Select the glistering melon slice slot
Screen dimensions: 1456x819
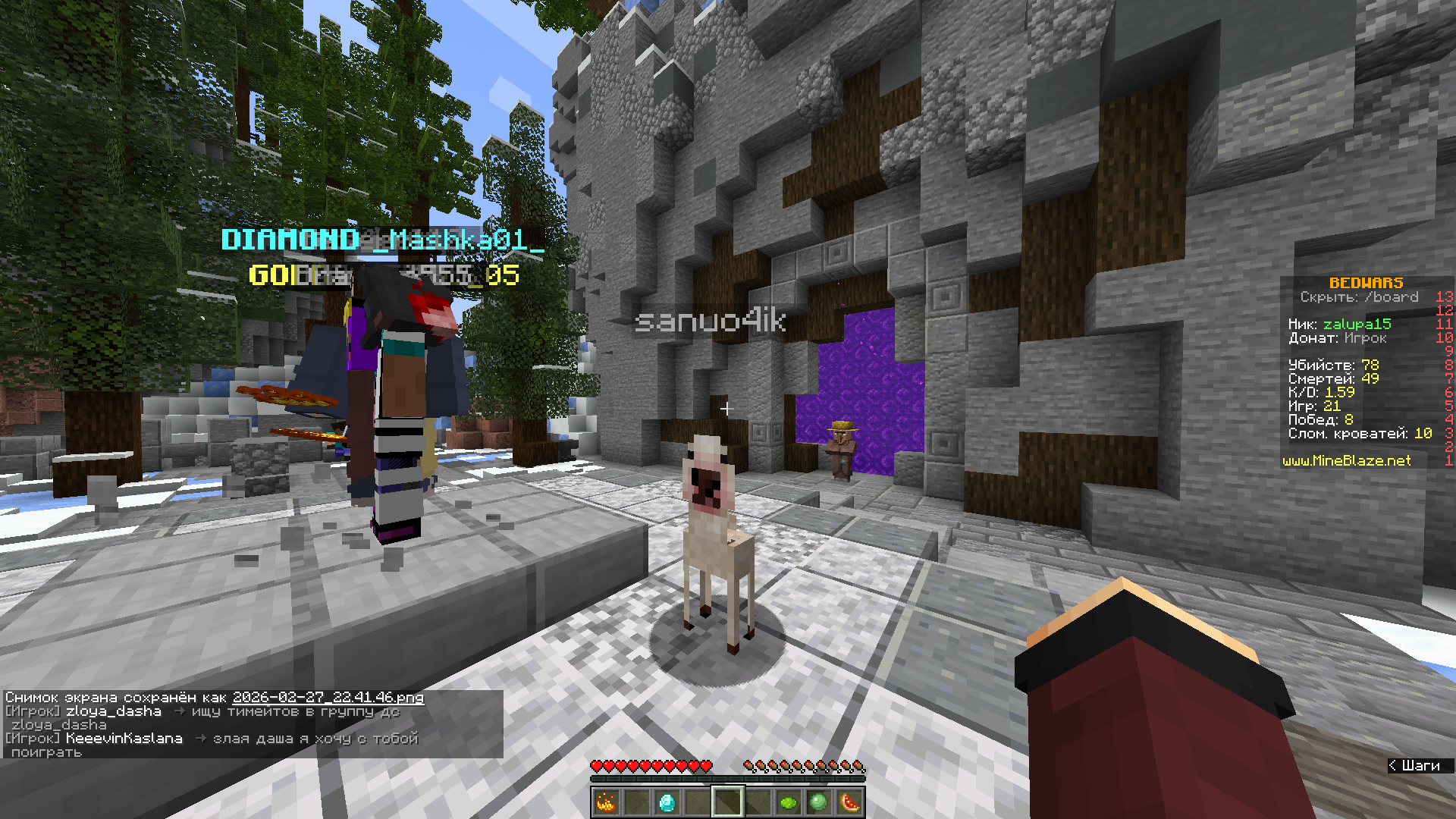pos(849,802)
